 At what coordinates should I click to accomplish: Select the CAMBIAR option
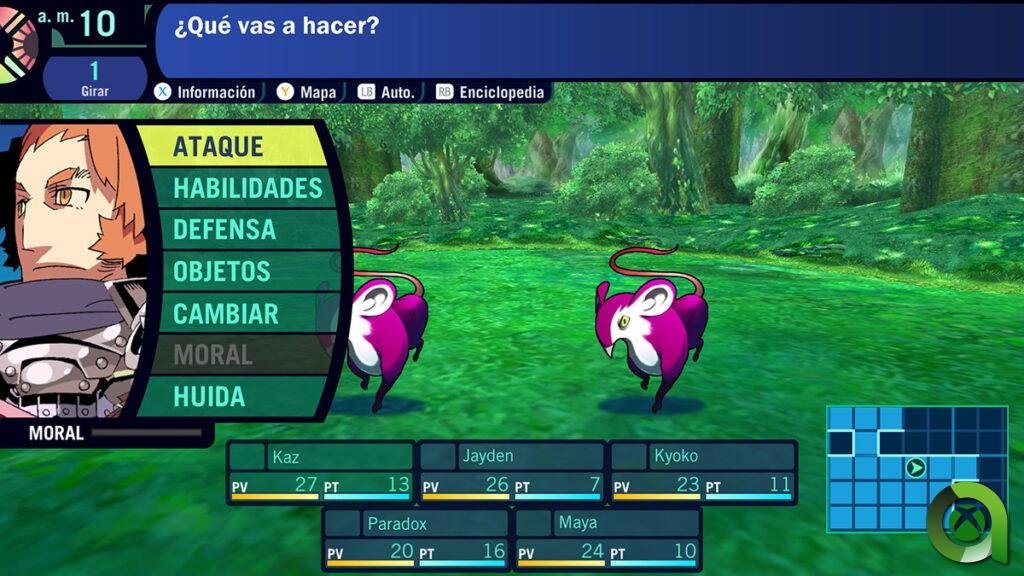point(225,313)
